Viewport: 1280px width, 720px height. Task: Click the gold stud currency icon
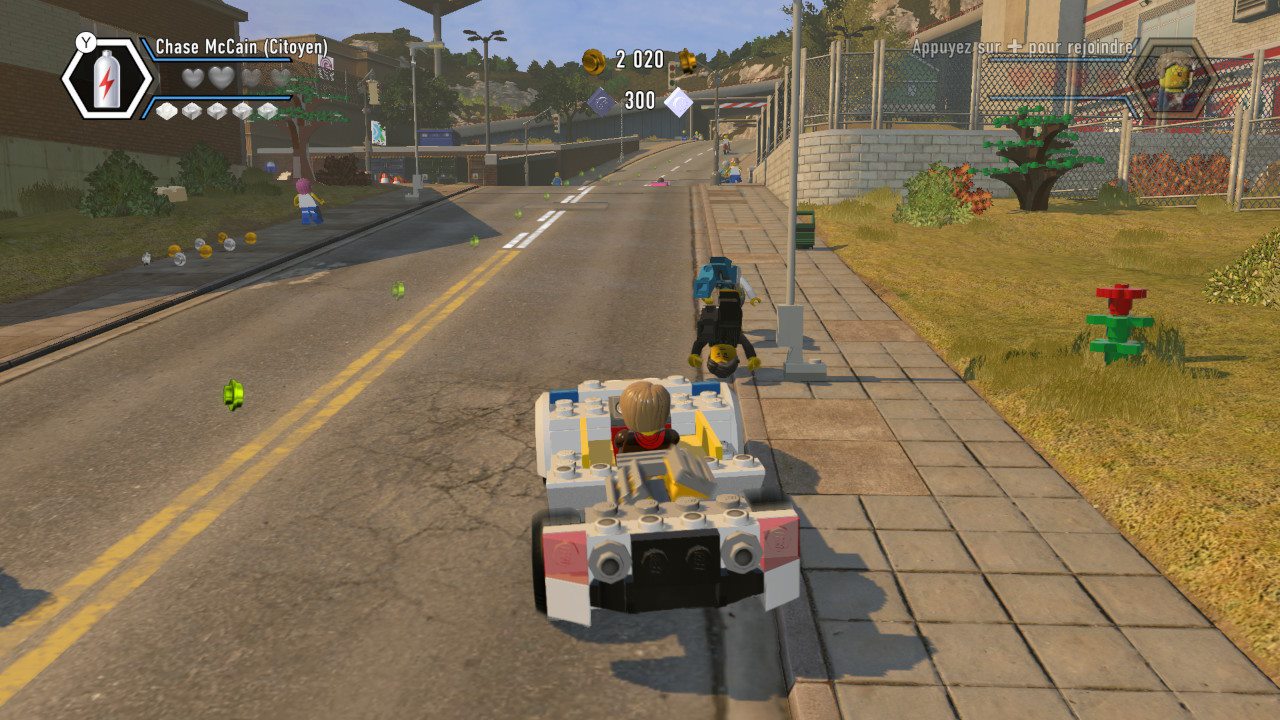tap(592, 62)
